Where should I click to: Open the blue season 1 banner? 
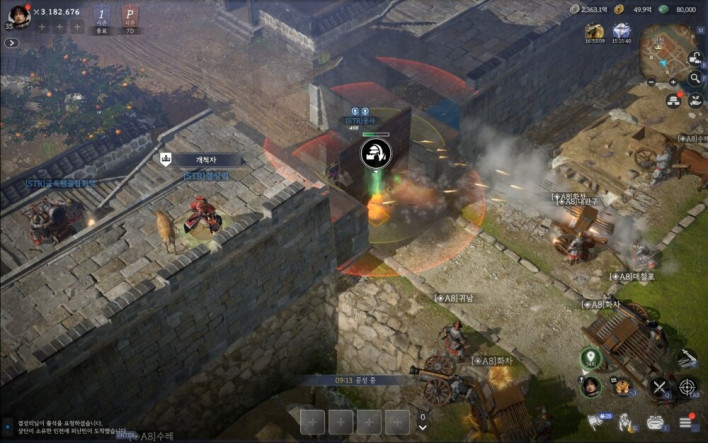(103, 18)
